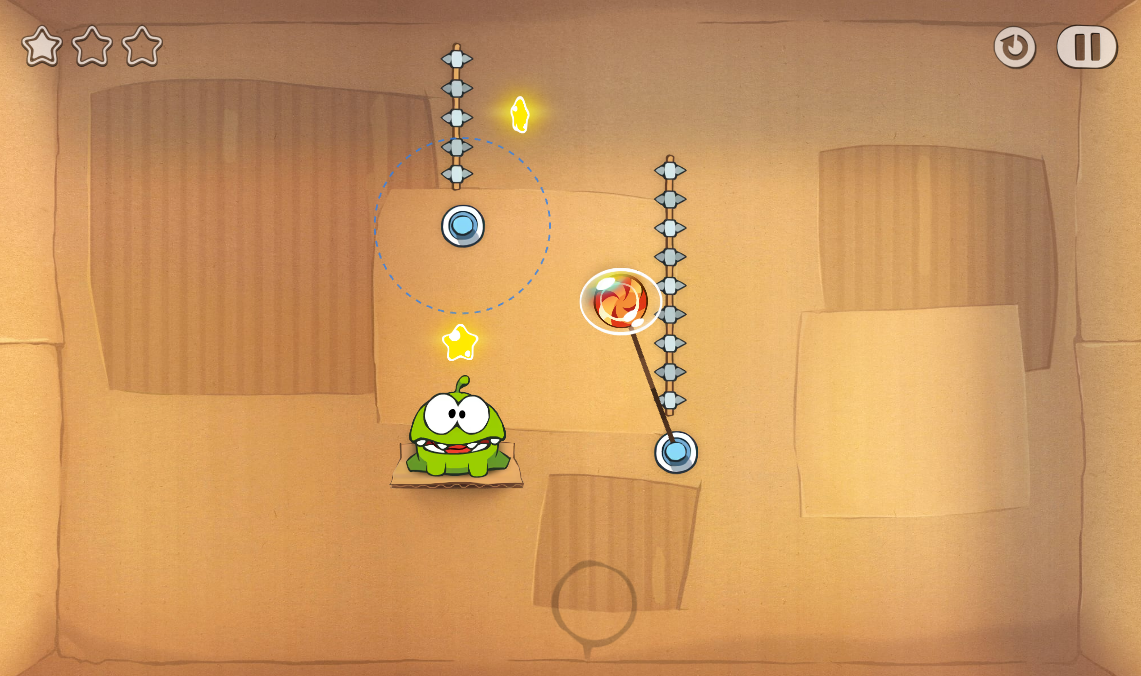Pause the game

coord(1086,47)
